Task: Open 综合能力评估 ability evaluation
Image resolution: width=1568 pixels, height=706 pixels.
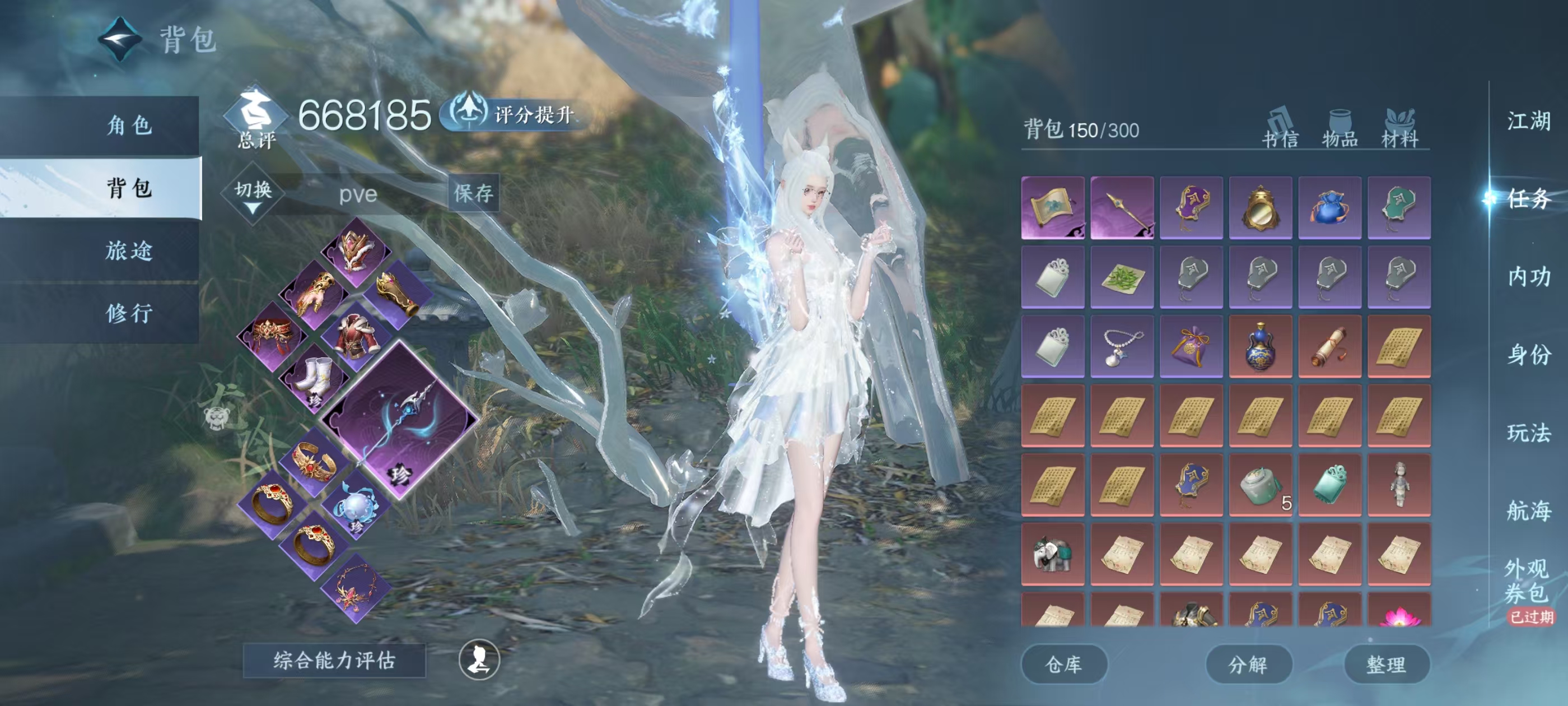Action: click(334, 660)
